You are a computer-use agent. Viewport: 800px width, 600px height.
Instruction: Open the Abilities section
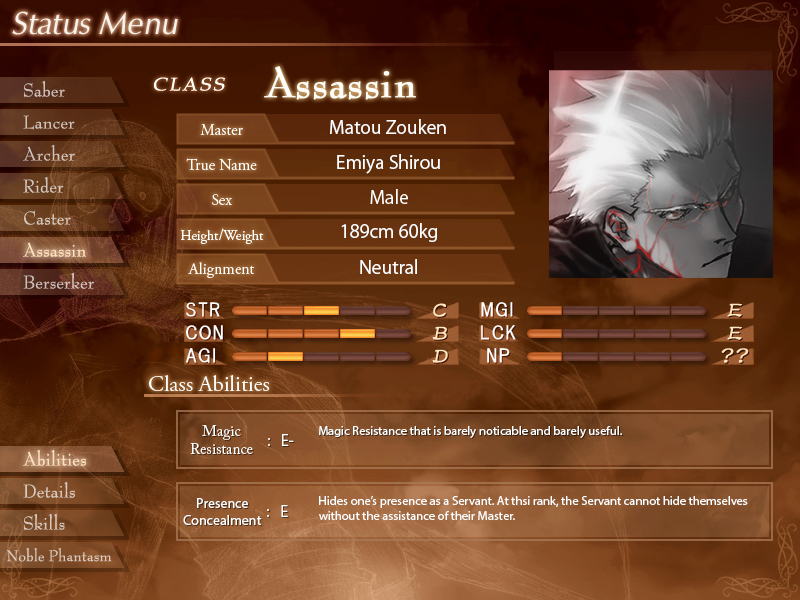(55, 460)
